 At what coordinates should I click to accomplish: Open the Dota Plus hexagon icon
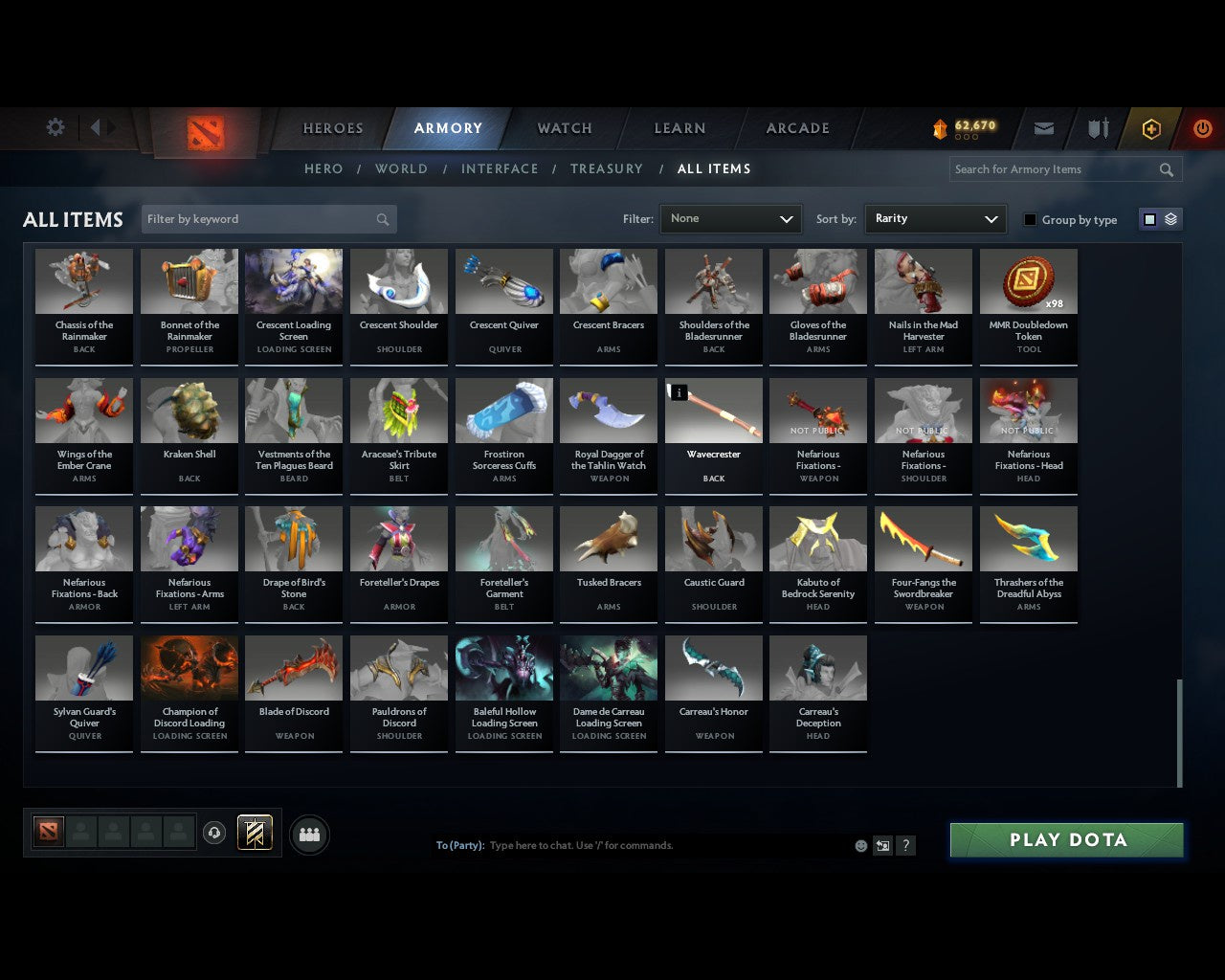tap(1151, 128)
